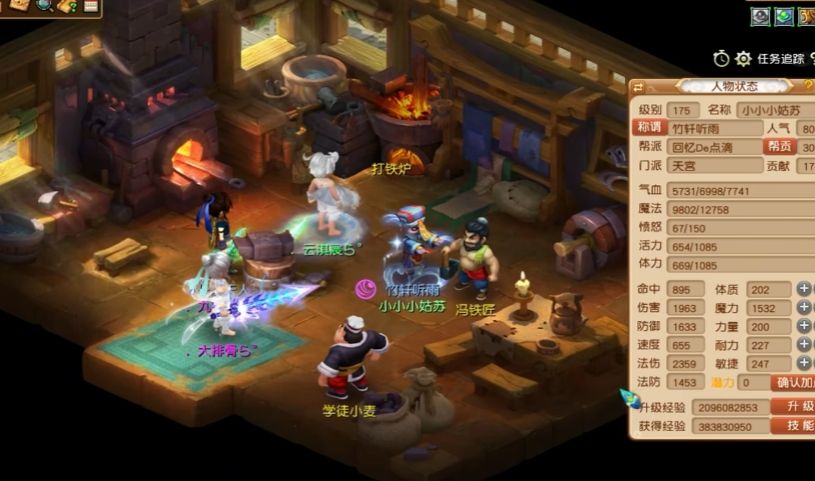The image size is (815, 481).
Task: Select the grey orb buff icon
Action: coord(761,16)
